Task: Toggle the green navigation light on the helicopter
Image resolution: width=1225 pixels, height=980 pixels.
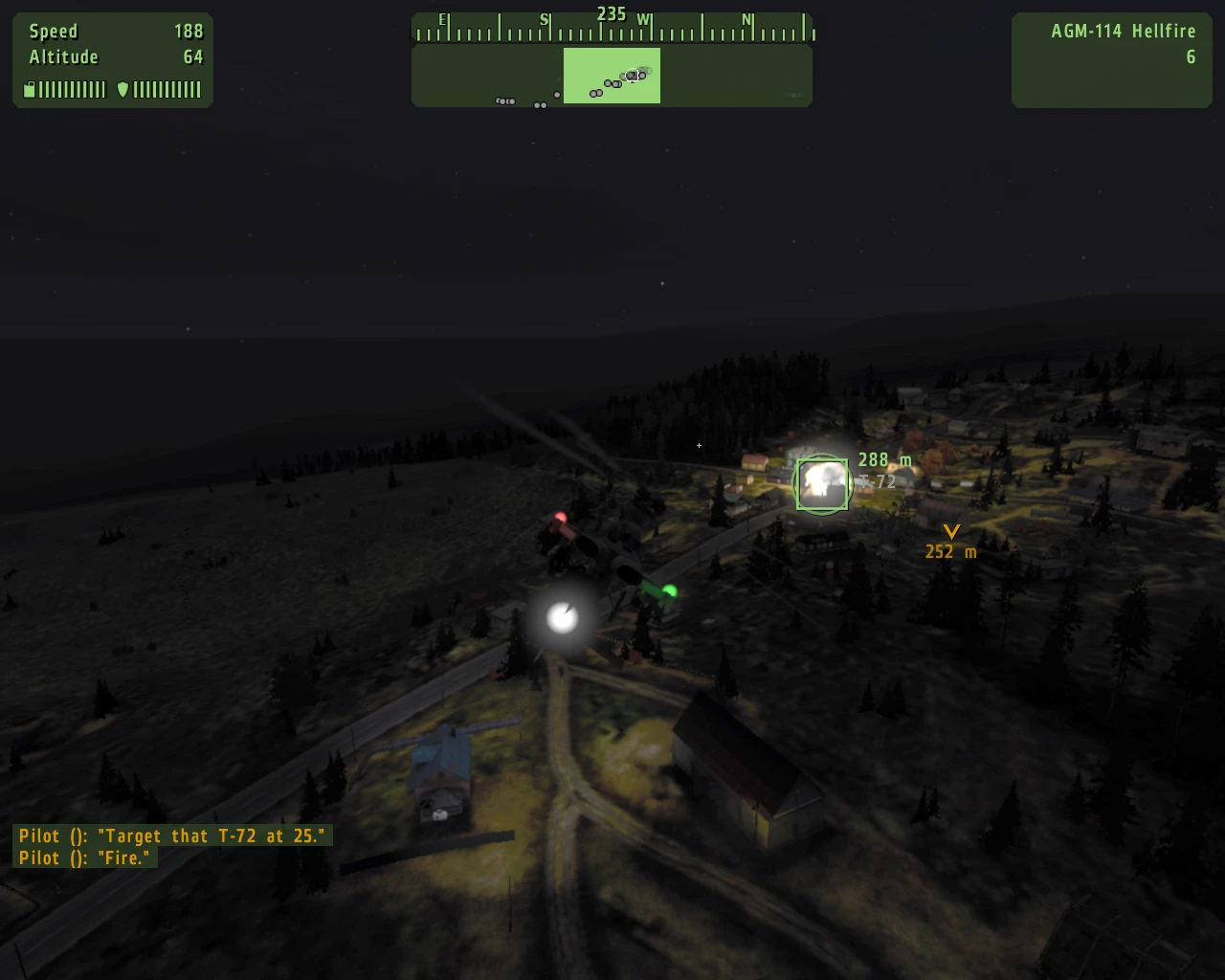Action: (670, 590)
